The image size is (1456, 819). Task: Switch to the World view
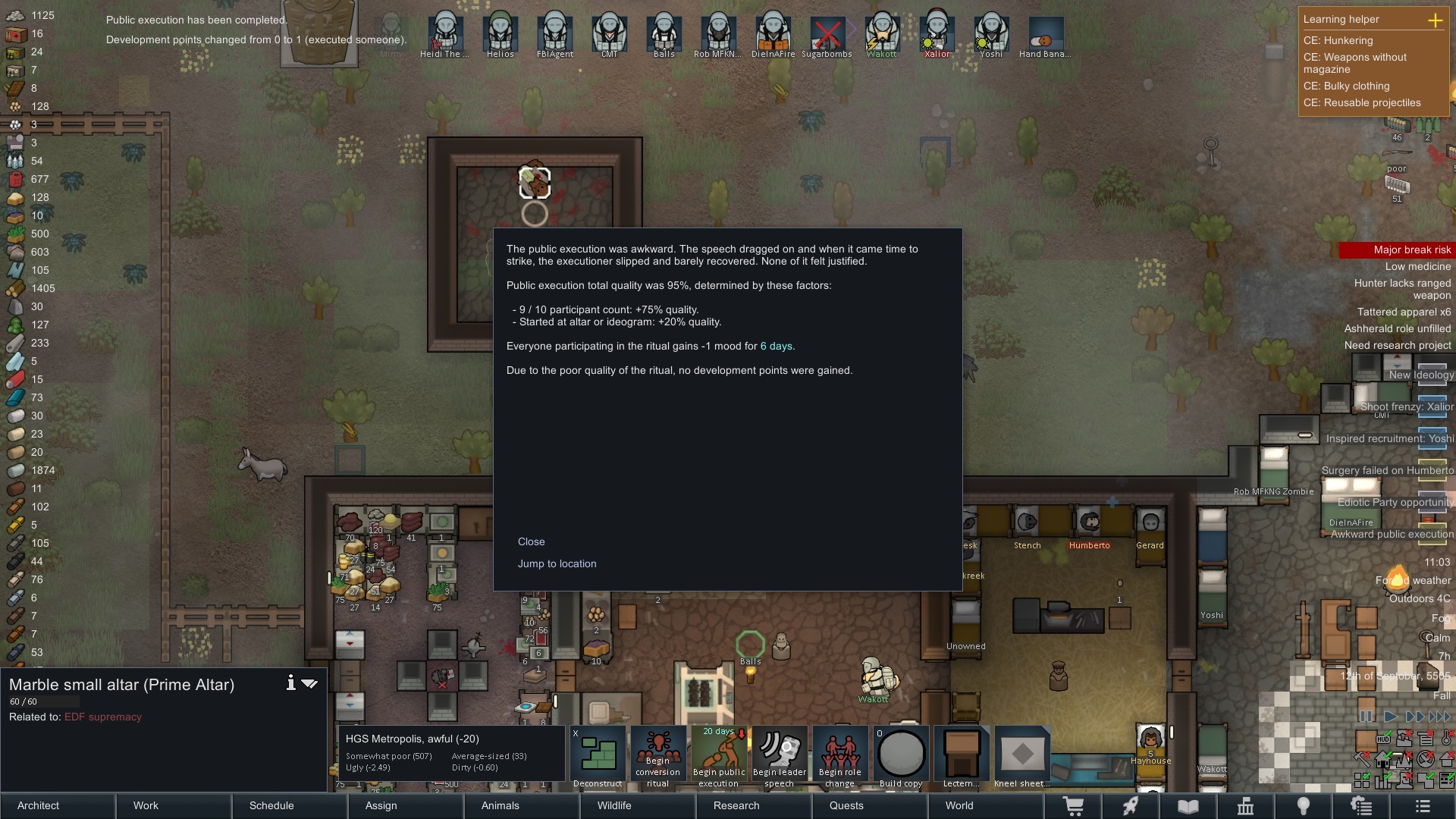coord(959,805)
